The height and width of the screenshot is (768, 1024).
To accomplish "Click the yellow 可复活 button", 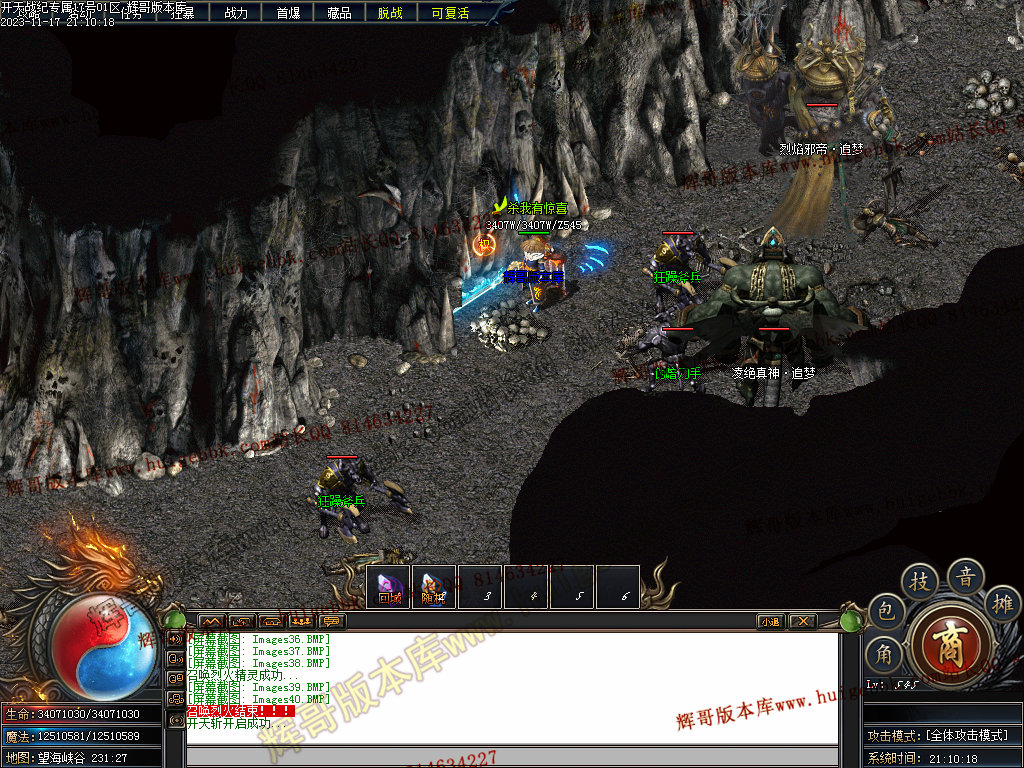I will [450, 13].
